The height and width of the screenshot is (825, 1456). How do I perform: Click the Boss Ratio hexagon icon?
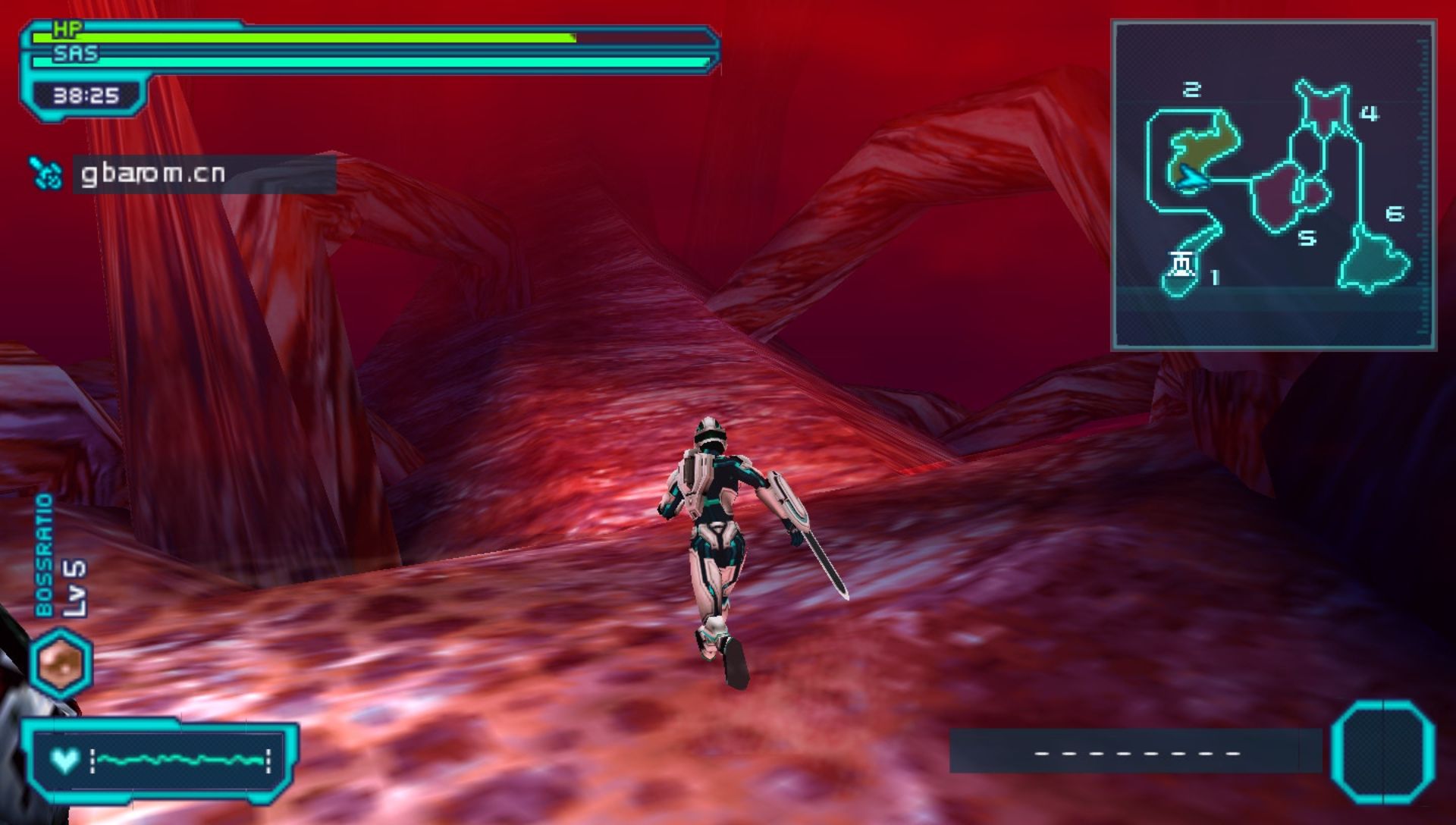(61, 663)
